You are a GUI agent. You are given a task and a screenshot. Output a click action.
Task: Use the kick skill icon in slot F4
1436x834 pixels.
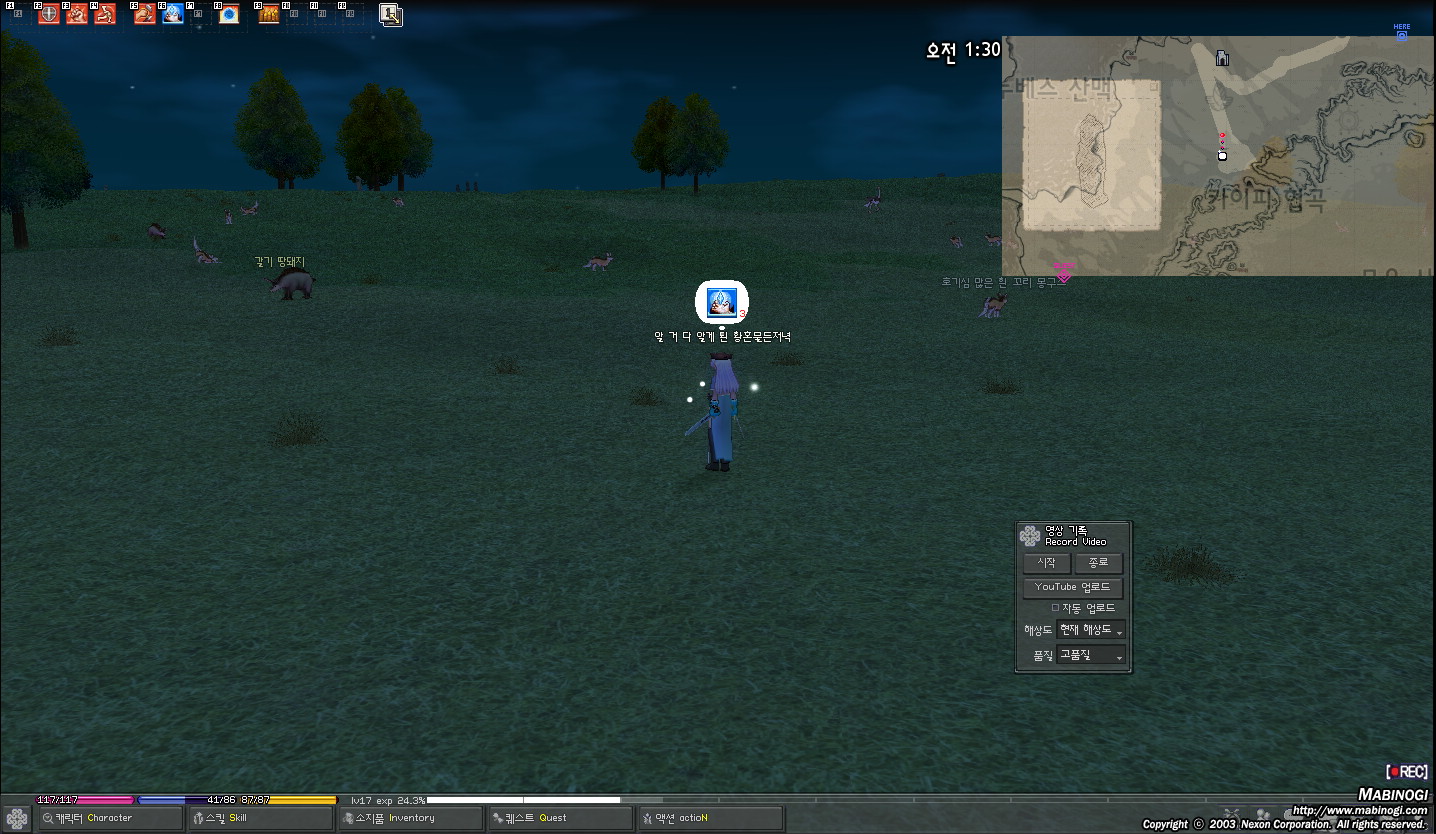[x=105, y=14]
